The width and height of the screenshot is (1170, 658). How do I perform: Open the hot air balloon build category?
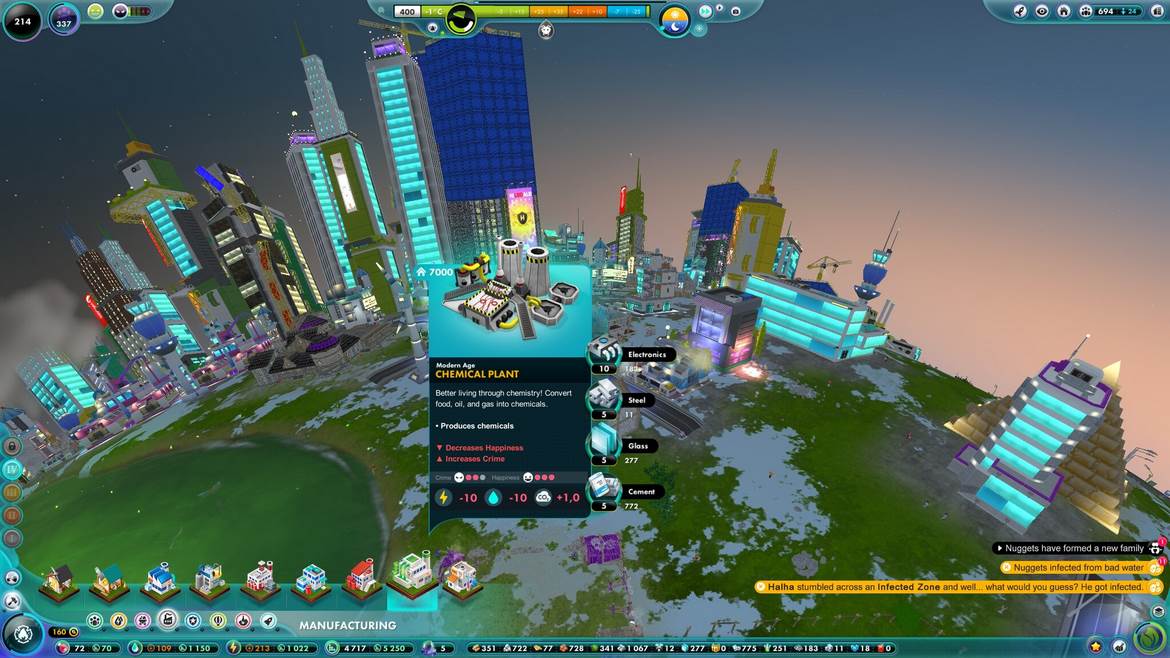(218, 621)
